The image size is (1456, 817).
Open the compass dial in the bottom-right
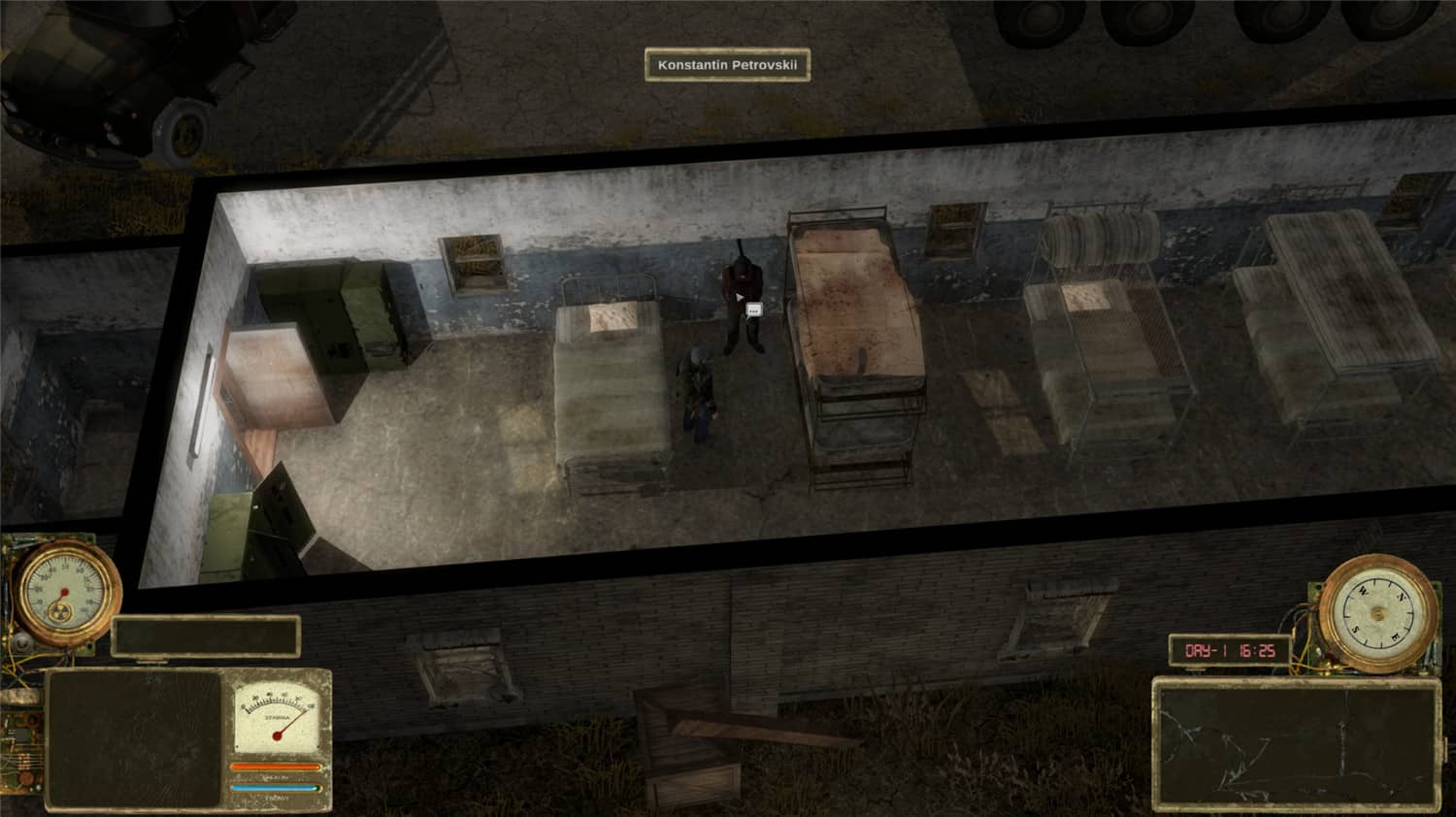click(x=1376, y=611)
